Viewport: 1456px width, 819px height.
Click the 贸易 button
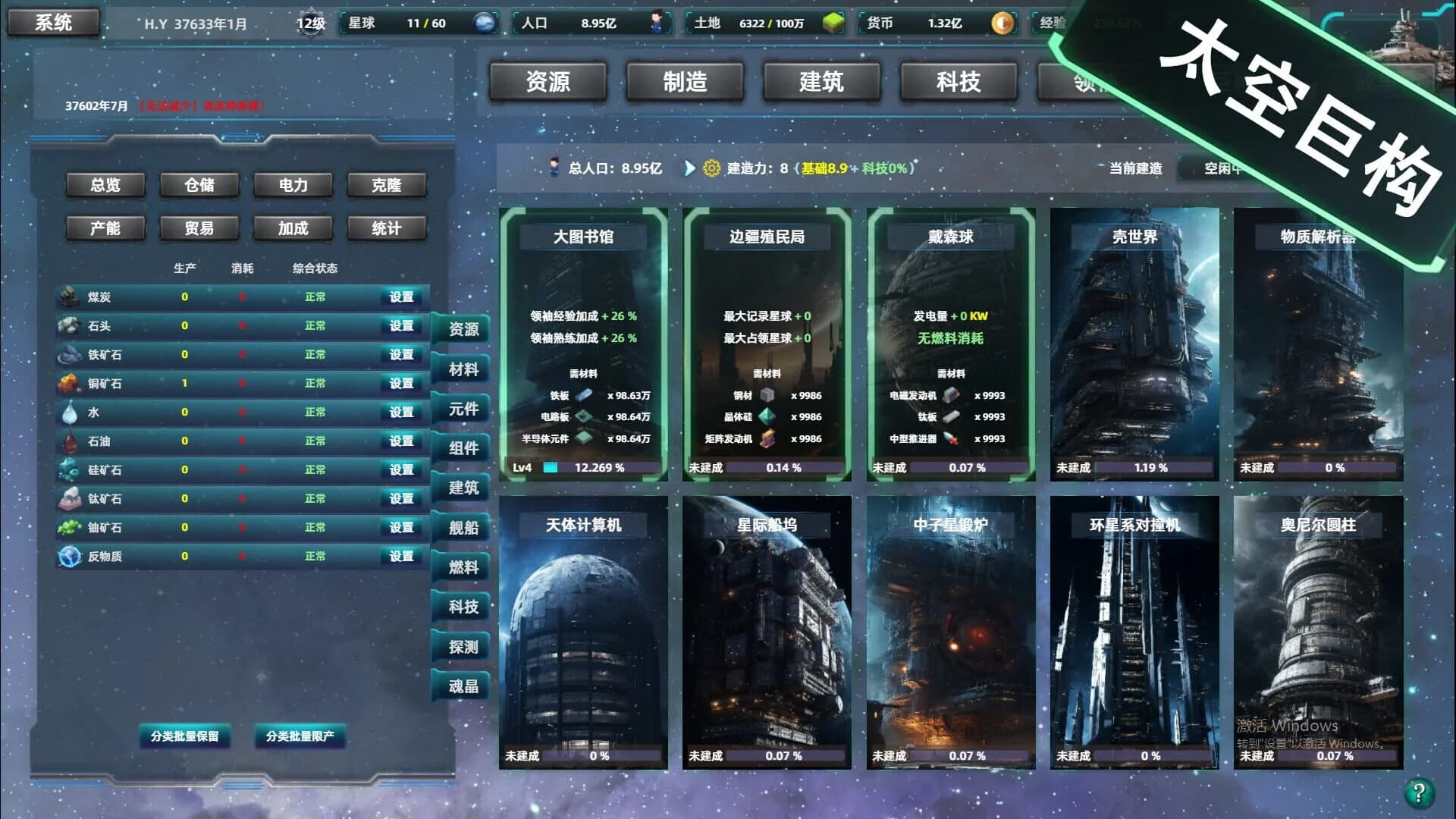pos(199,227)
